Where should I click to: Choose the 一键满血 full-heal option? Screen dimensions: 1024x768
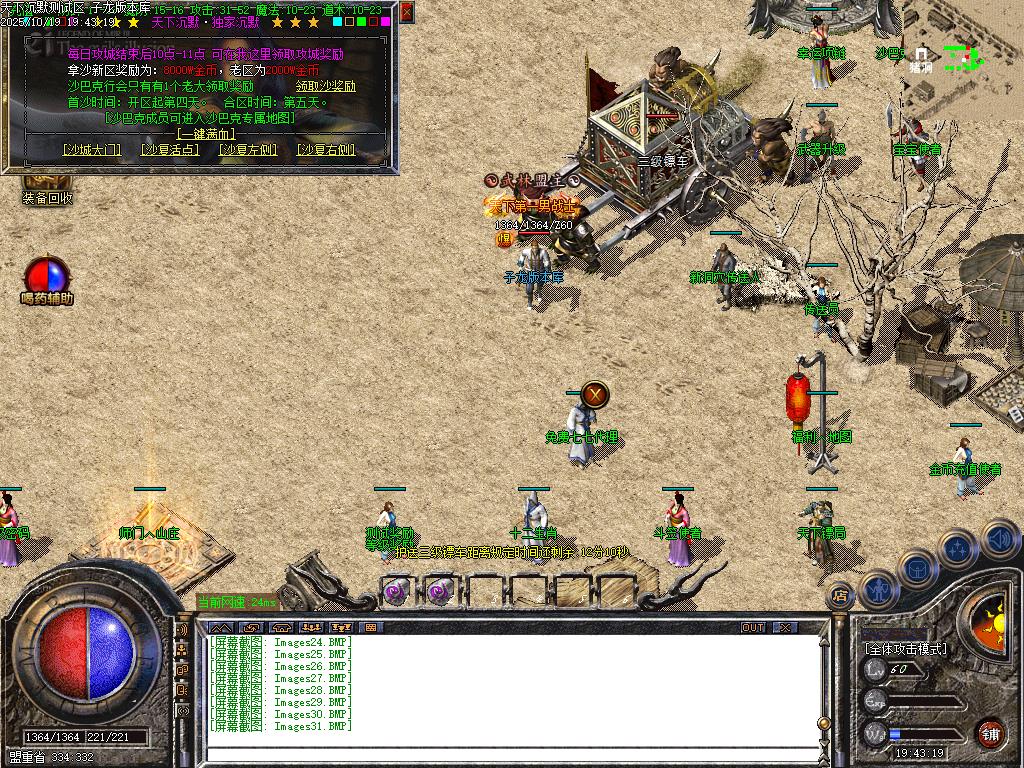(x=207, y=133)
